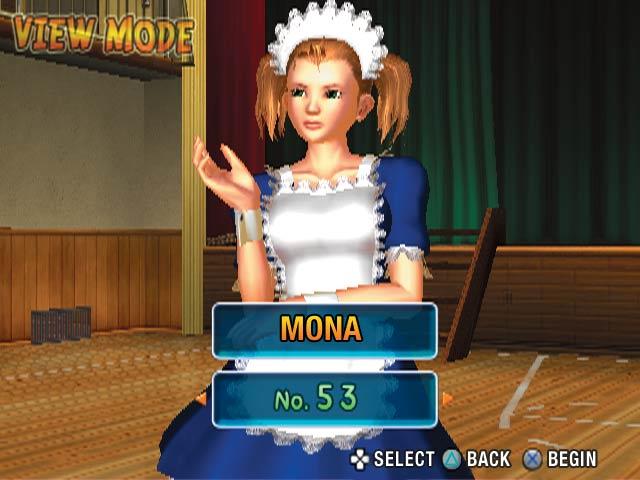Select the MONA character name panel
The height and width of the screenshot is (480, 640).
(x=324, y=330)
